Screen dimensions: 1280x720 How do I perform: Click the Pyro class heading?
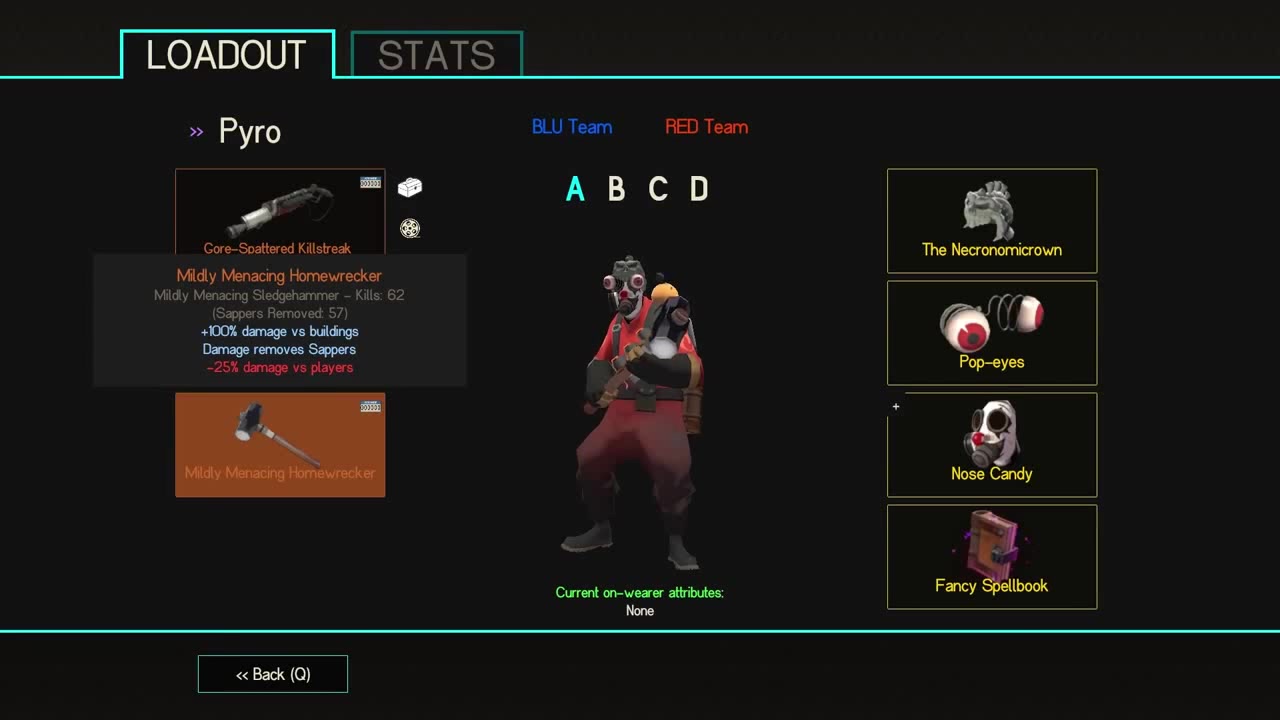(249, 131)
